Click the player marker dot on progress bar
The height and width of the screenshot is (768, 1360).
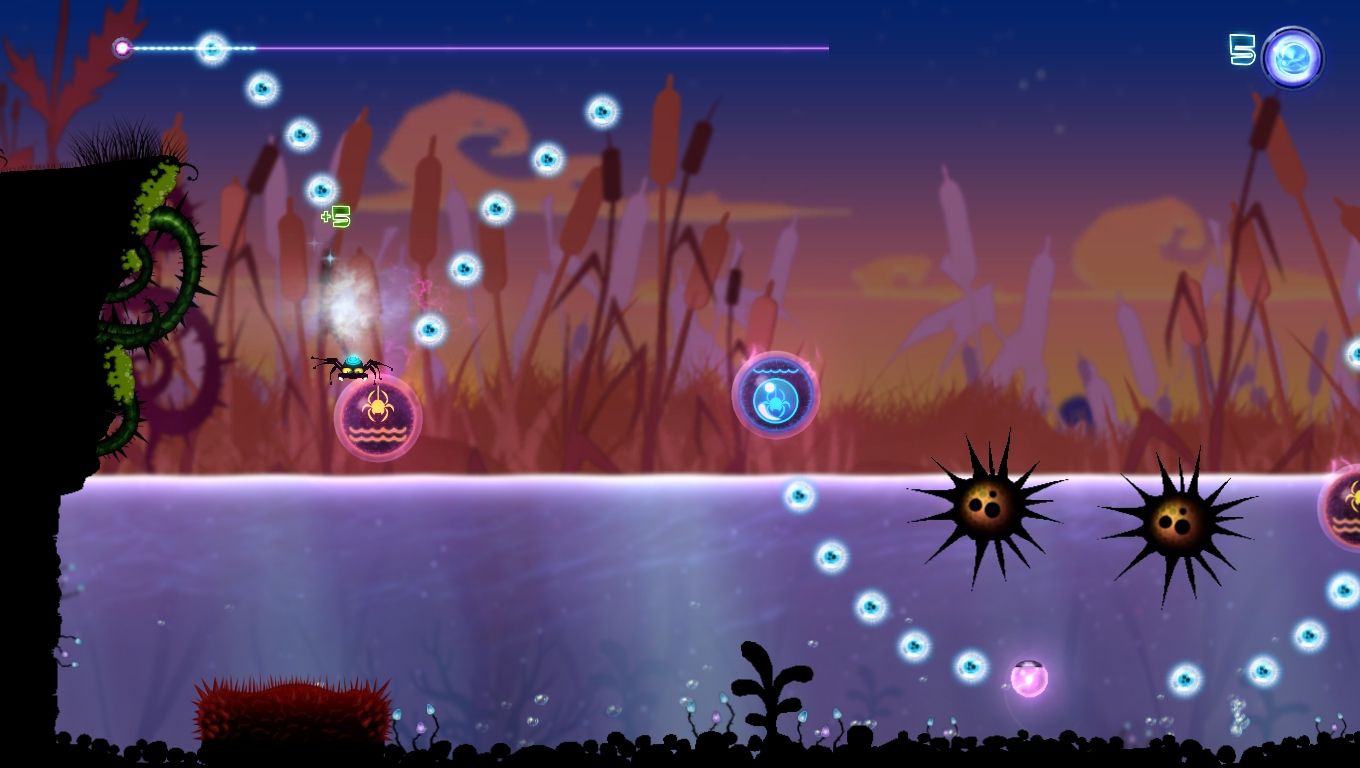[123, 47]
